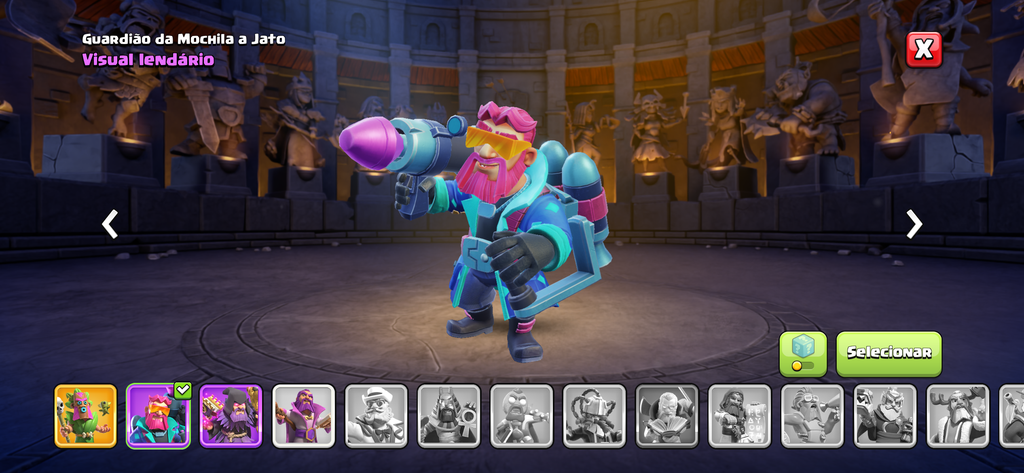
Task: Pick the dark hooded wizard skin thumbnail
Action: coord(231,415)
